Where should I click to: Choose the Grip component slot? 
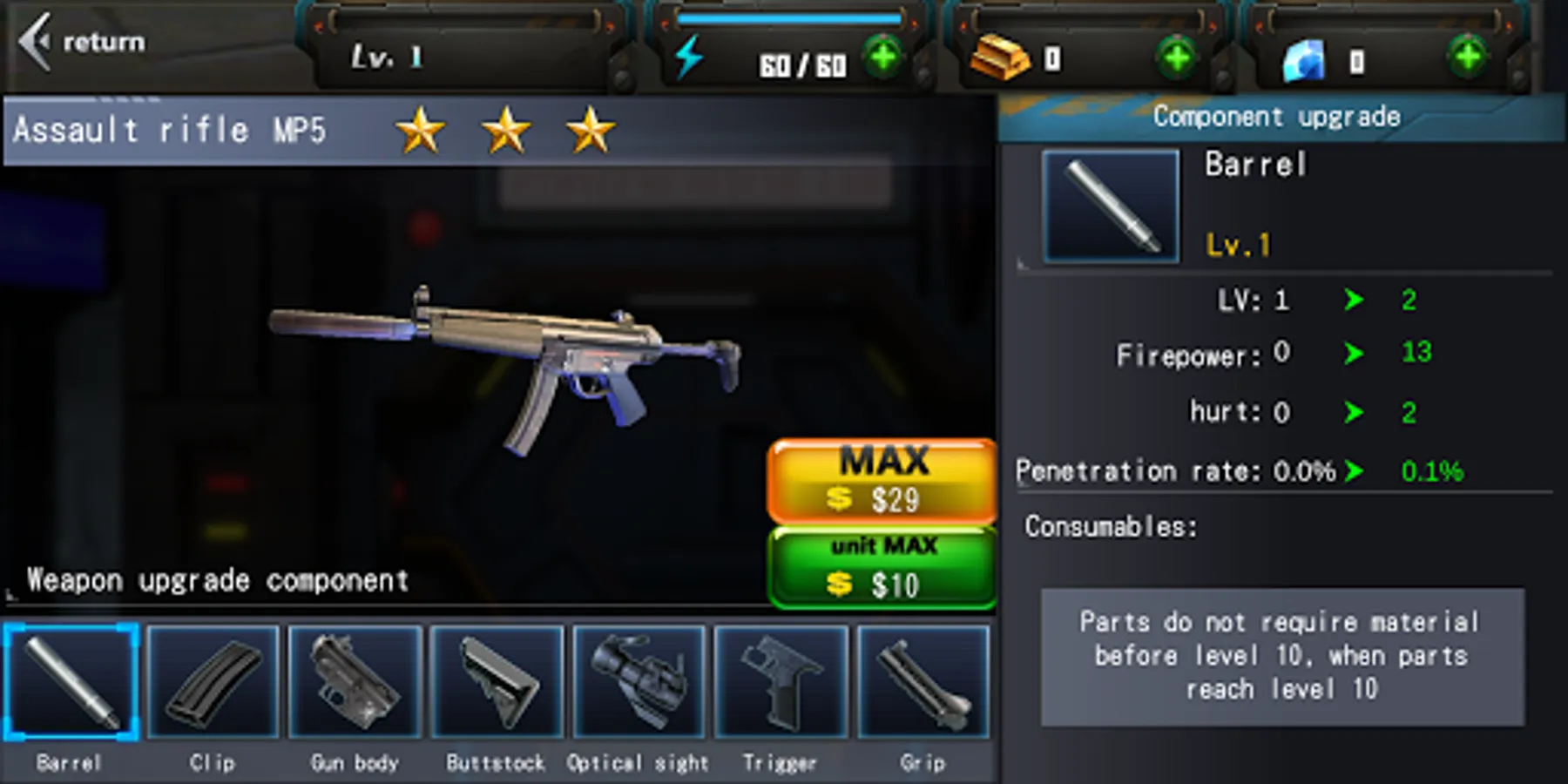click(x=923, y=682)
